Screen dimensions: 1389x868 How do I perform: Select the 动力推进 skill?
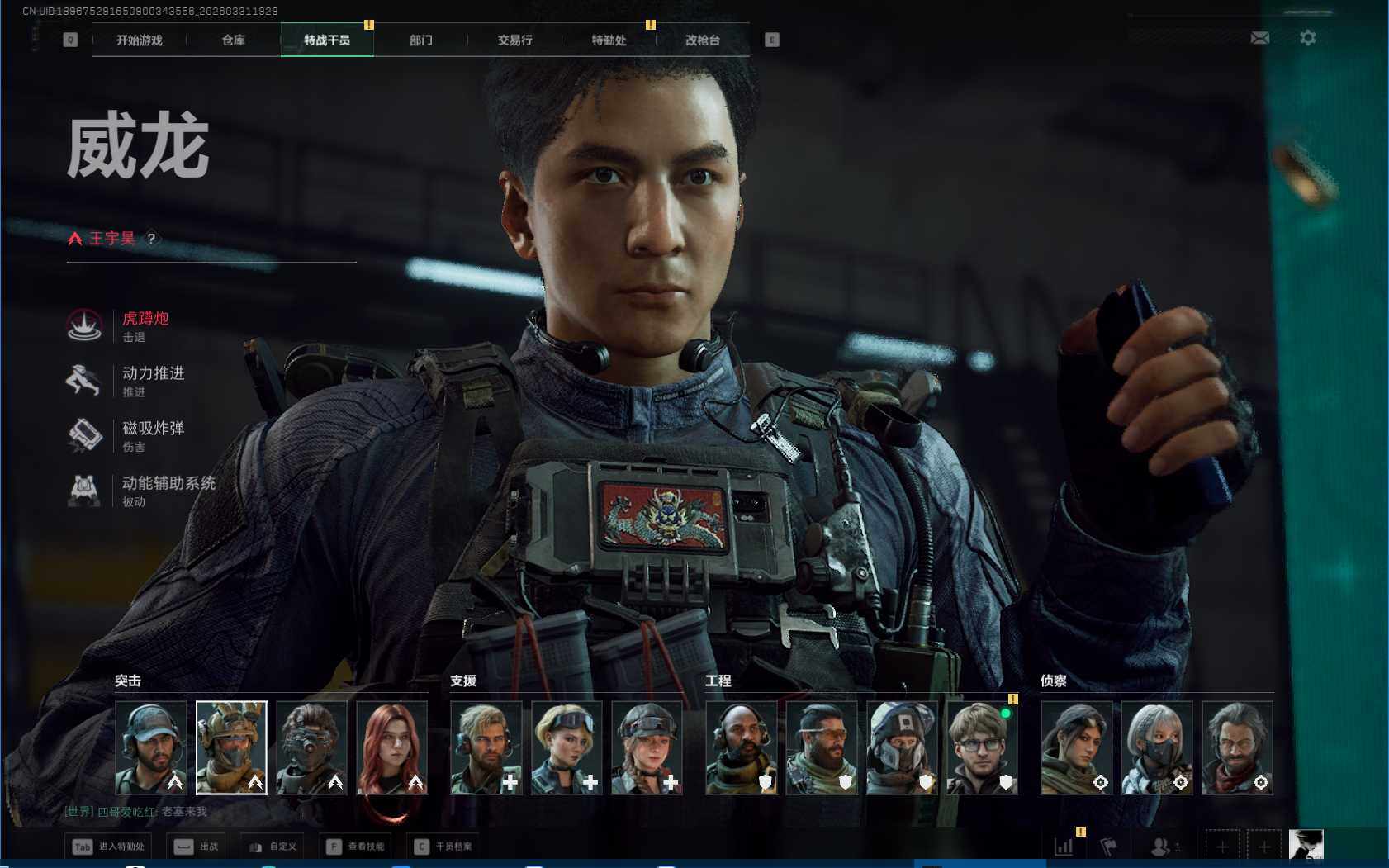(x=152, y=380)
